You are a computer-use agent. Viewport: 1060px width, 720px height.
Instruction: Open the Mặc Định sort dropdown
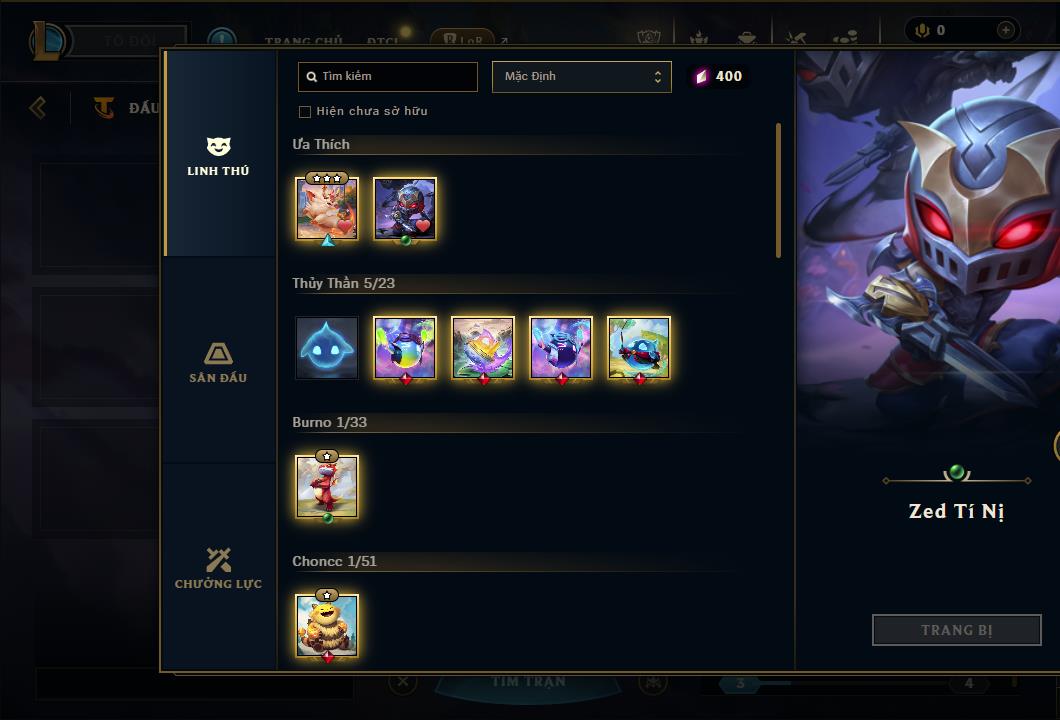[581, 77]
